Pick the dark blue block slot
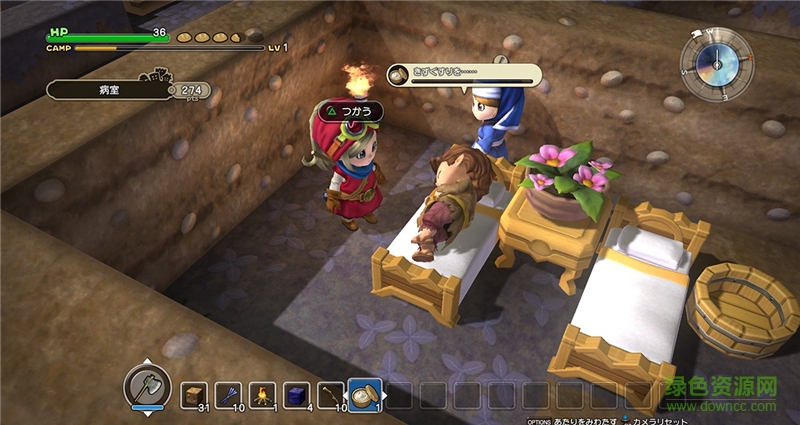Viewport: 800px width, 425px height. 296,395
